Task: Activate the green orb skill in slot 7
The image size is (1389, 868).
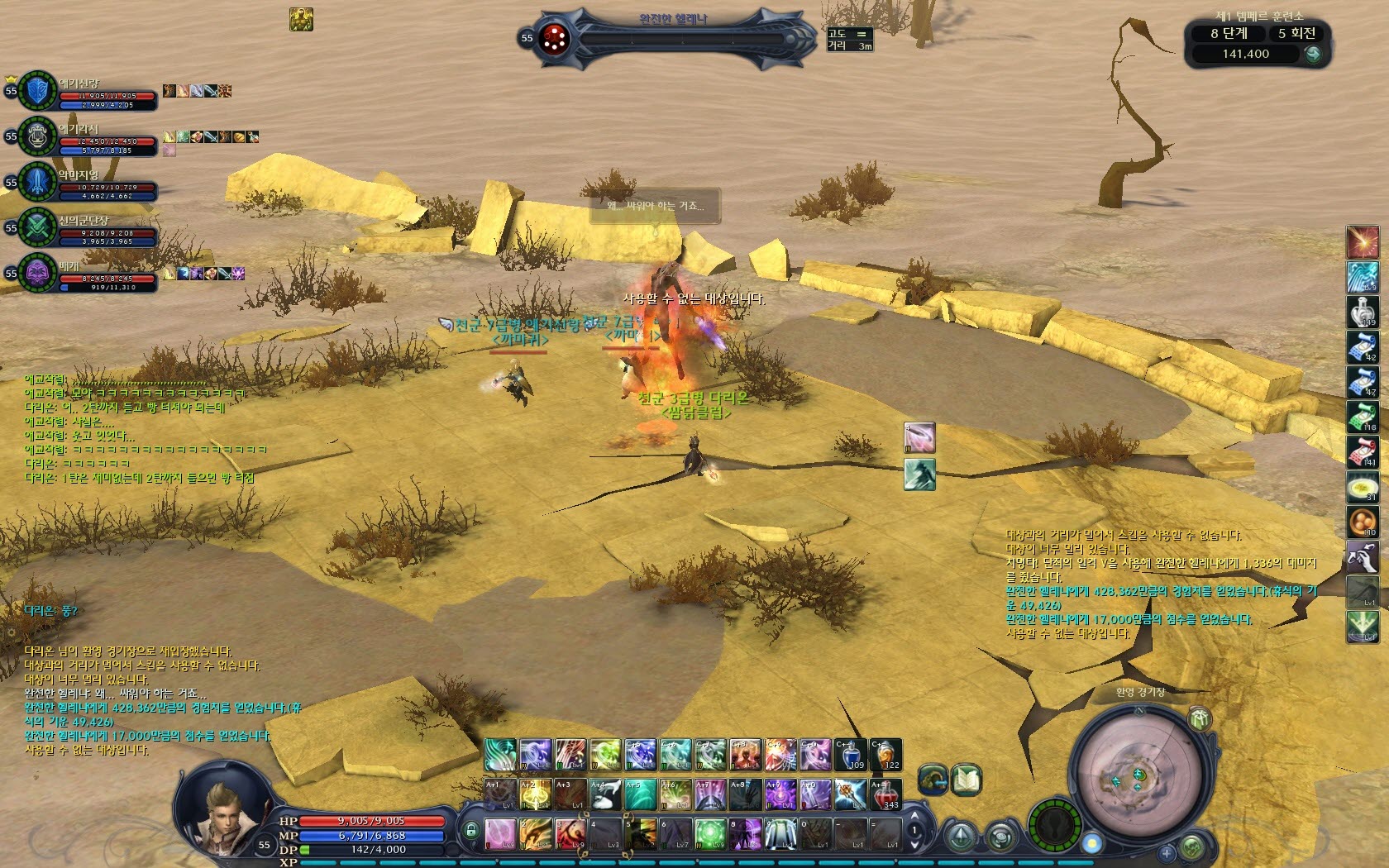Action: [x=709, y=833]
